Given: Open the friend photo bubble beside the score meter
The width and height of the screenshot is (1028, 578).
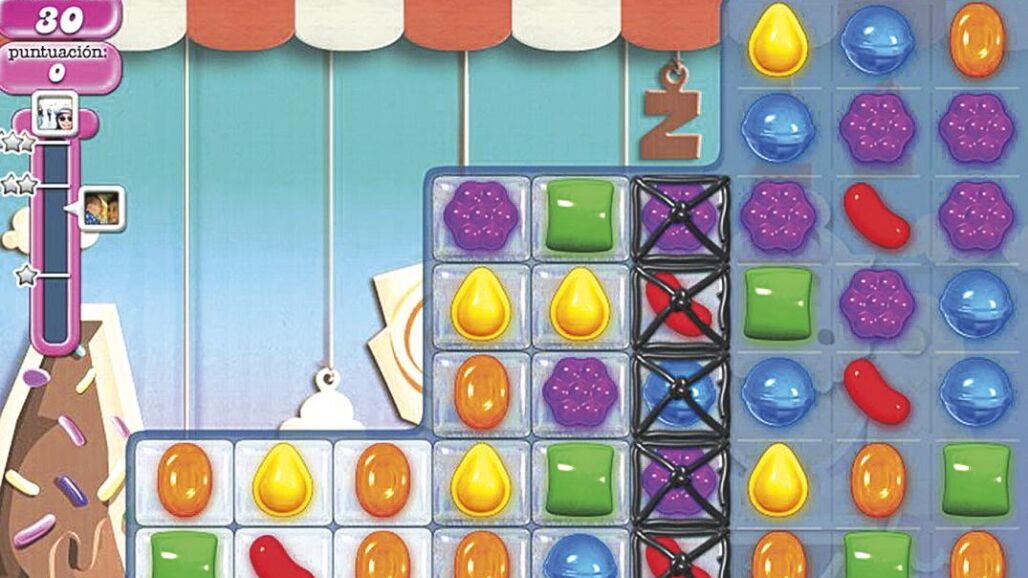Looking at the screenshot, I should pos(100,208).
